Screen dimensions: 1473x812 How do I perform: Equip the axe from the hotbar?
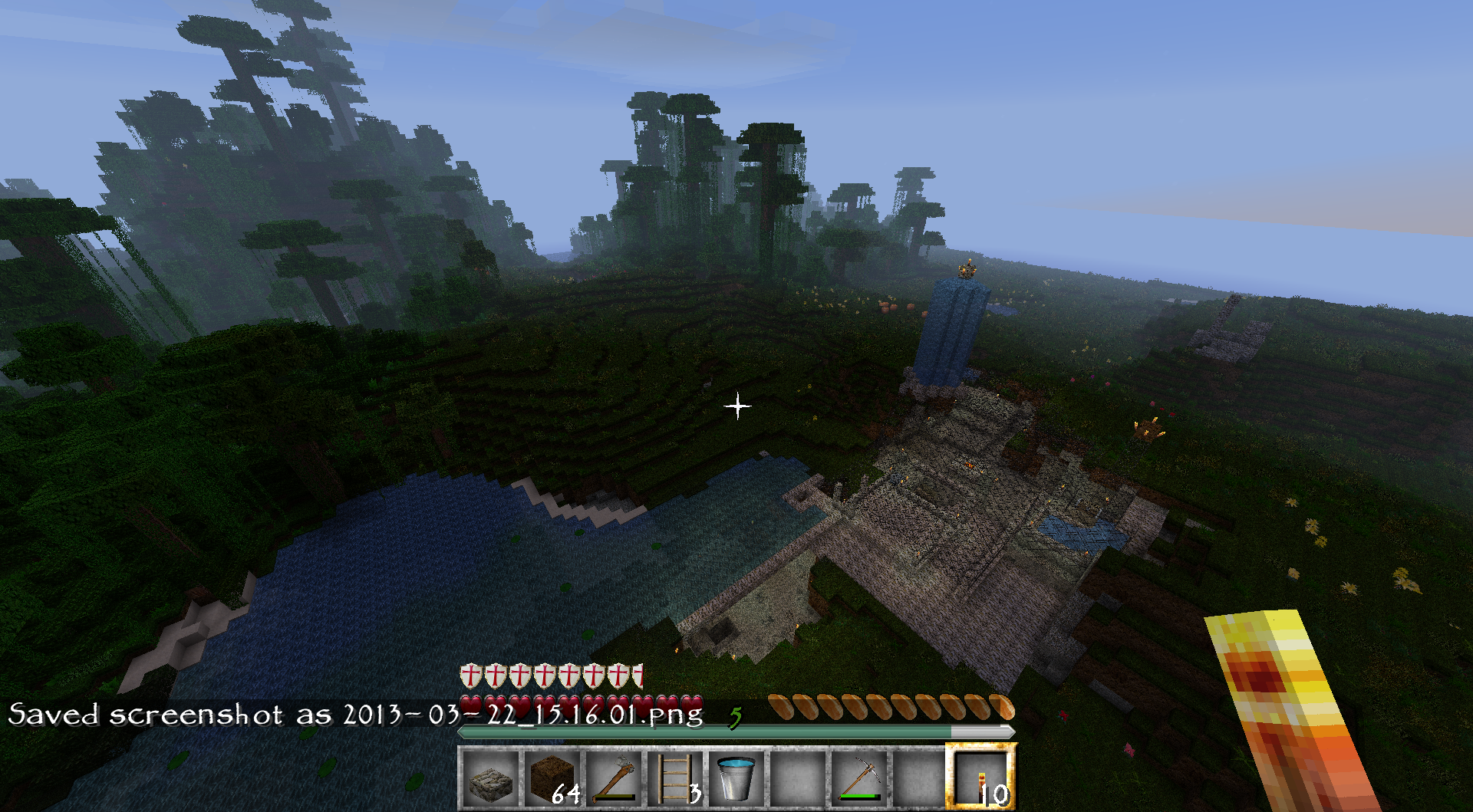(x=614, y=778)
